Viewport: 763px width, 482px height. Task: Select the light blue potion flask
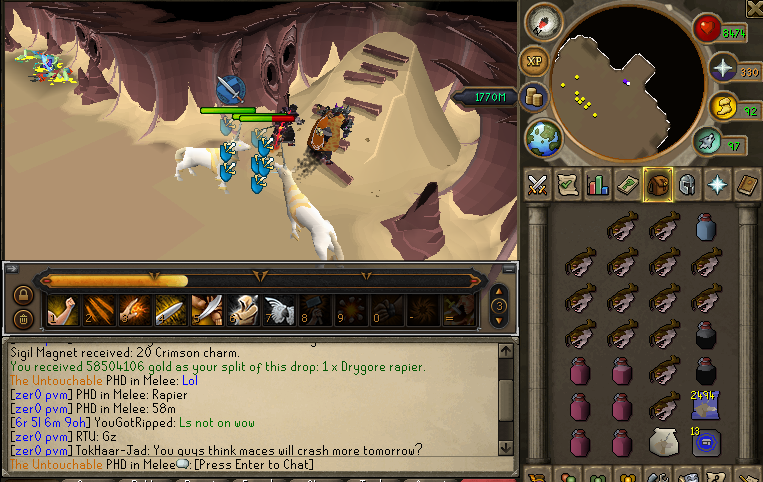pos(705,227)
